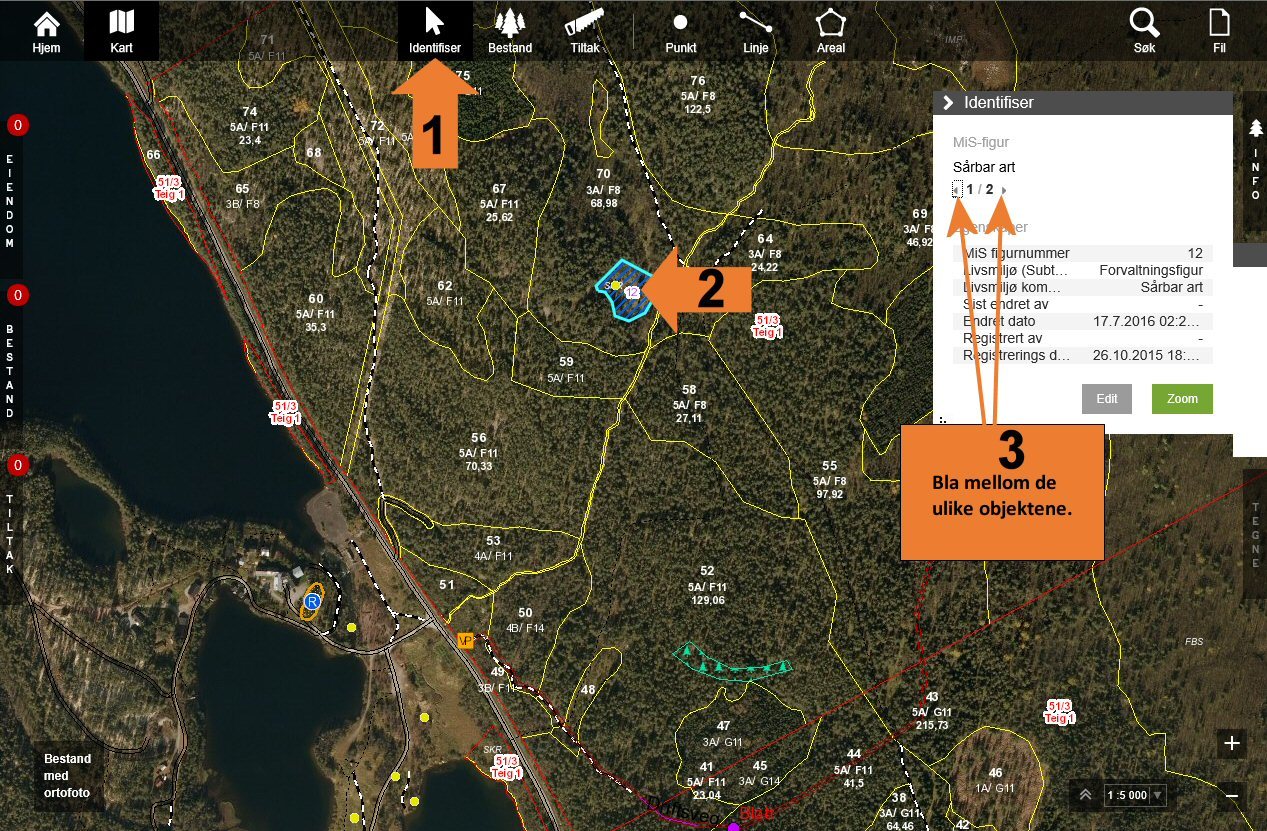Image resolution: width=1267 pixels, height=831 pixels.
Task: Select the Punkt drawing tool
Action: click(680, 30)
